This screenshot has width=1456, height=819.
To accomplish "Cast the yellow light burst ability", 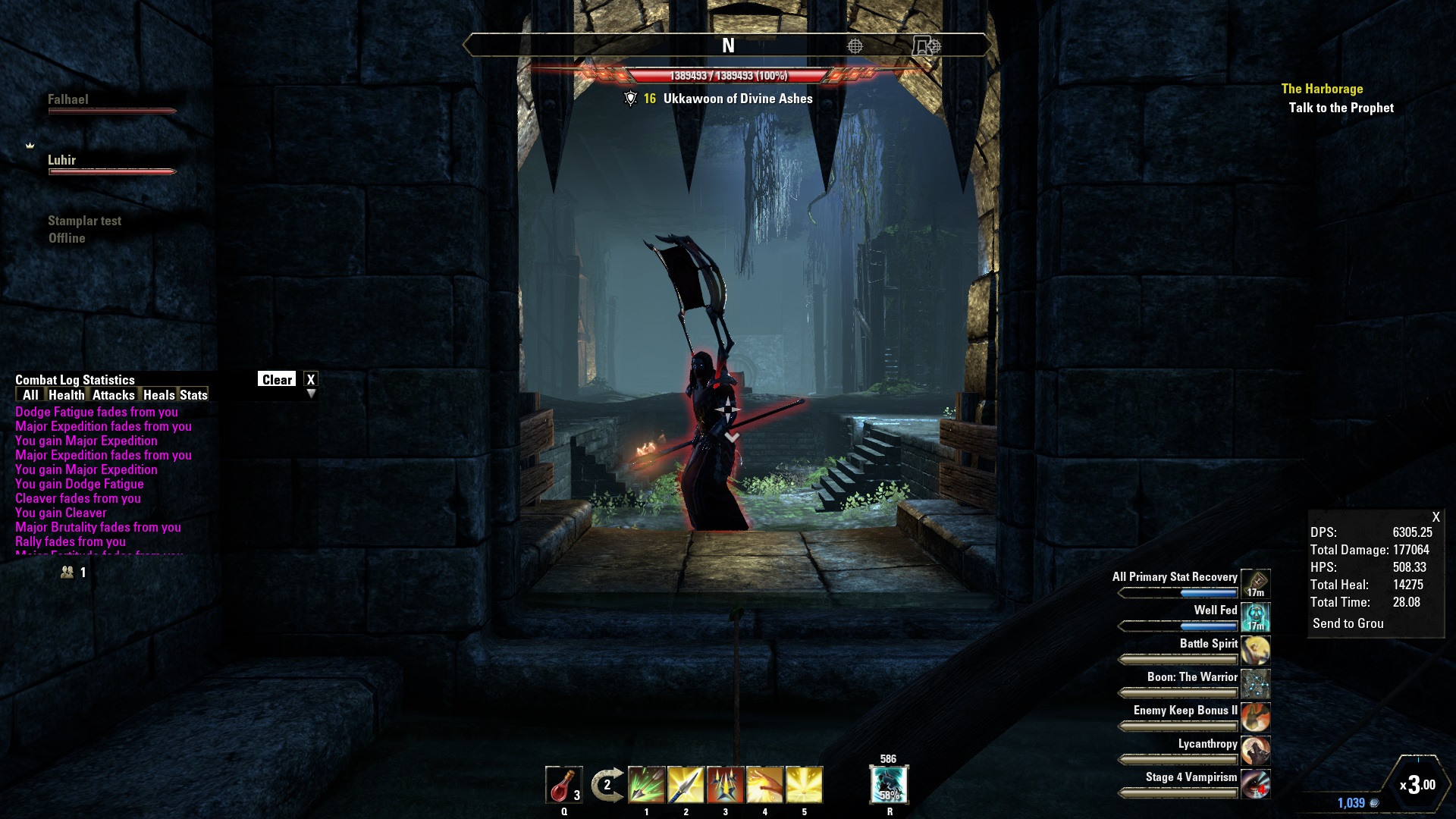I will [804, 785].
